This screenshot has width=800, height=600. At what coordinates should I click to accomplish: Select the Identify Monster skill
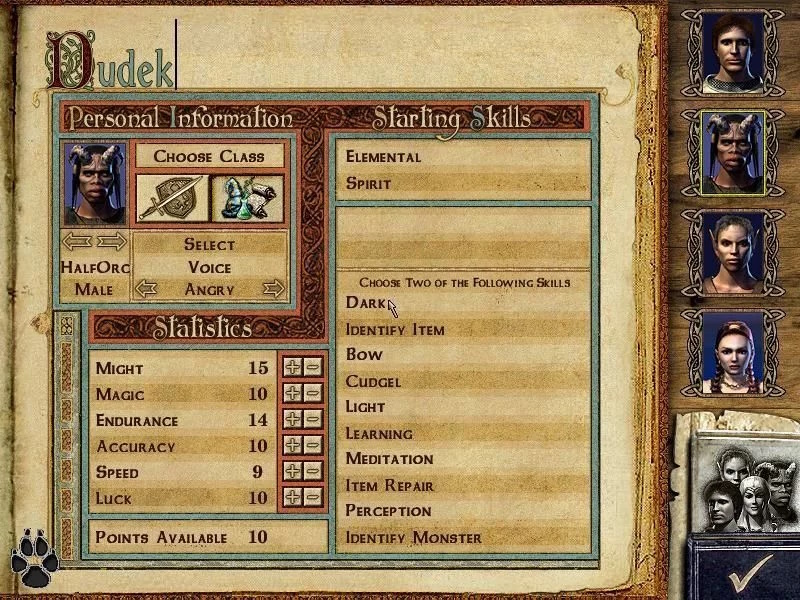pyautogui.click(x=413, y=538)
